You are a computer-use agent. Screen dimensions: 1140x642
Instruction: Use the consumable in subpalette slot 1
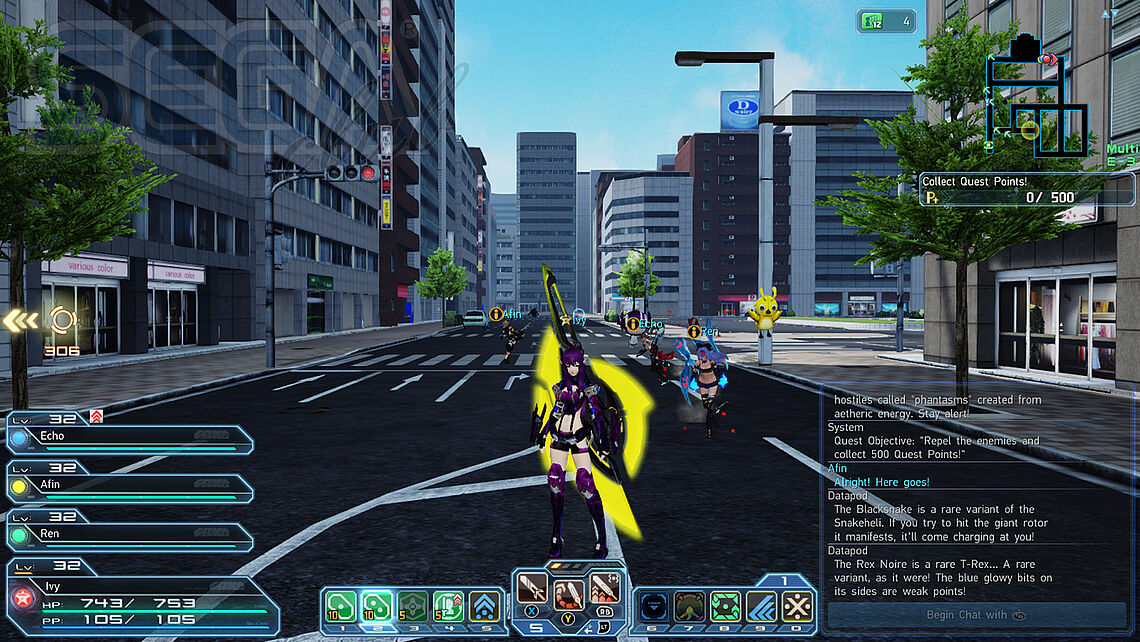(x=342, y=607)
